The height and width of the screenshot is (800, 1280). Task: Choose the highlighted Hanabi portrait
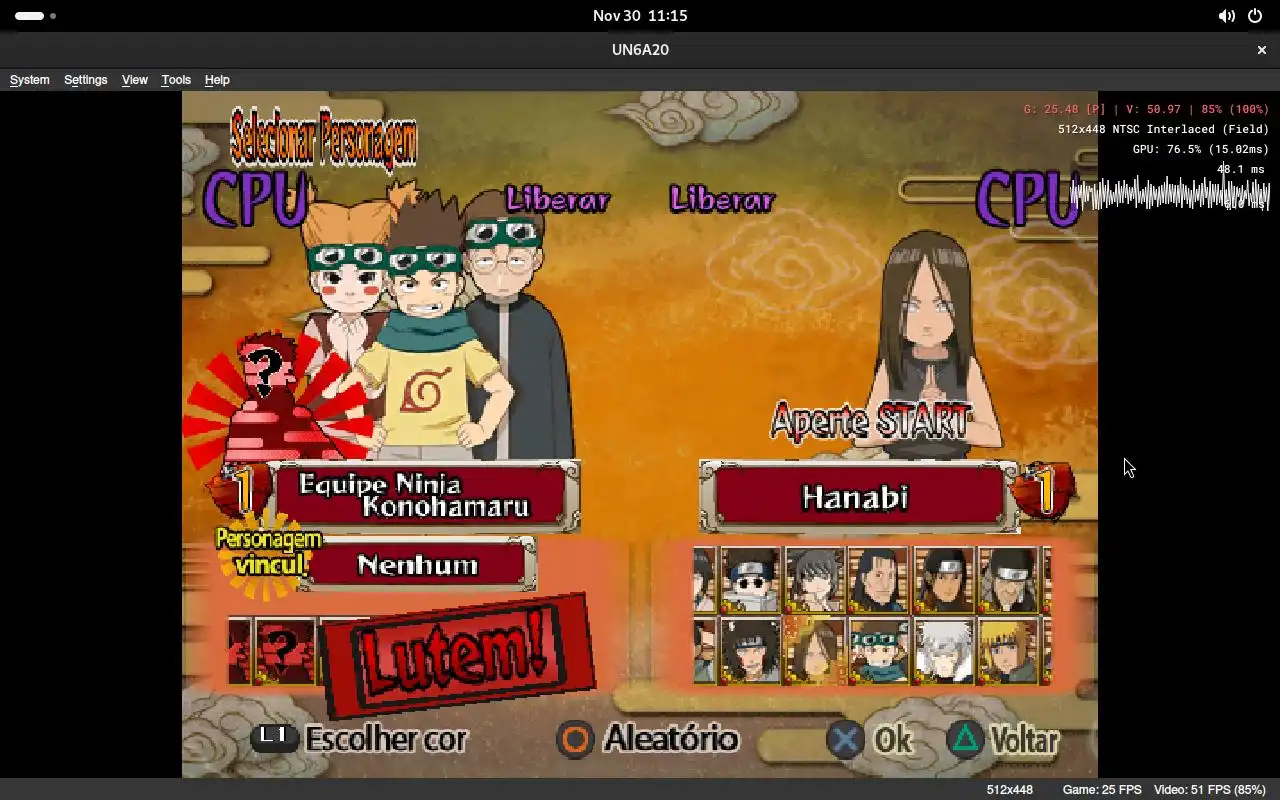(x=815, y=651)
